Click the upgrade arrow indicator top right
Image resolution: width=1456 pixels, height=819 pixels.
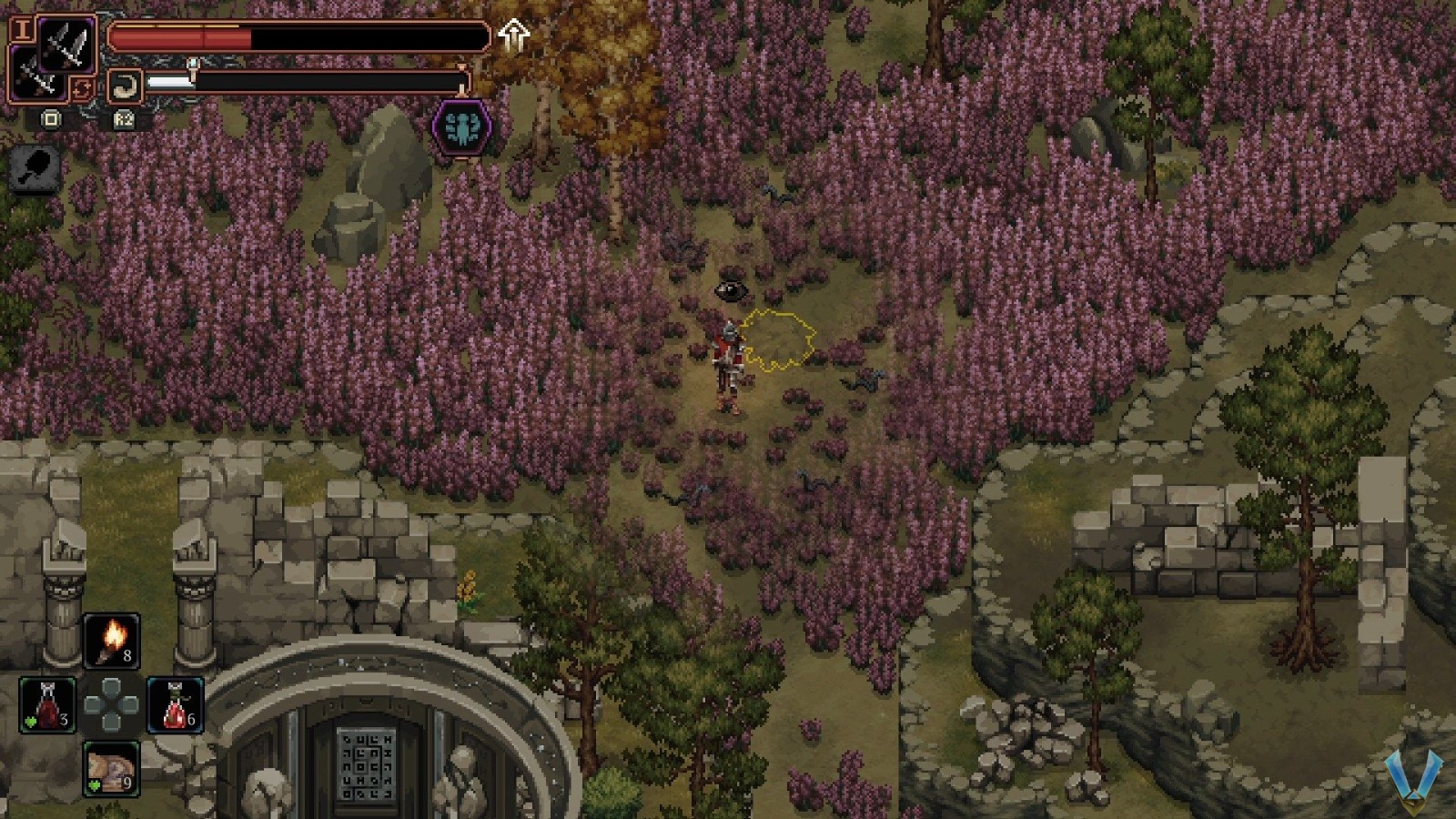click(516, 35)
